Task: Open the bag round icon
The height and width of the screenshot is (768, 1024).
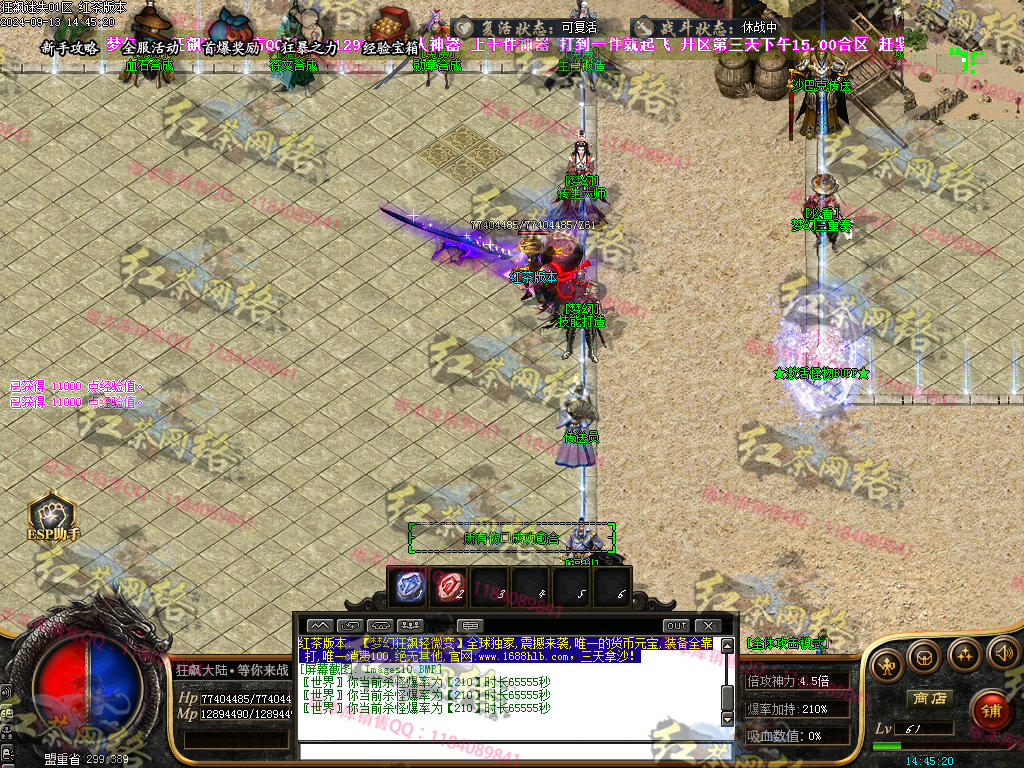Action: (924, 657)
